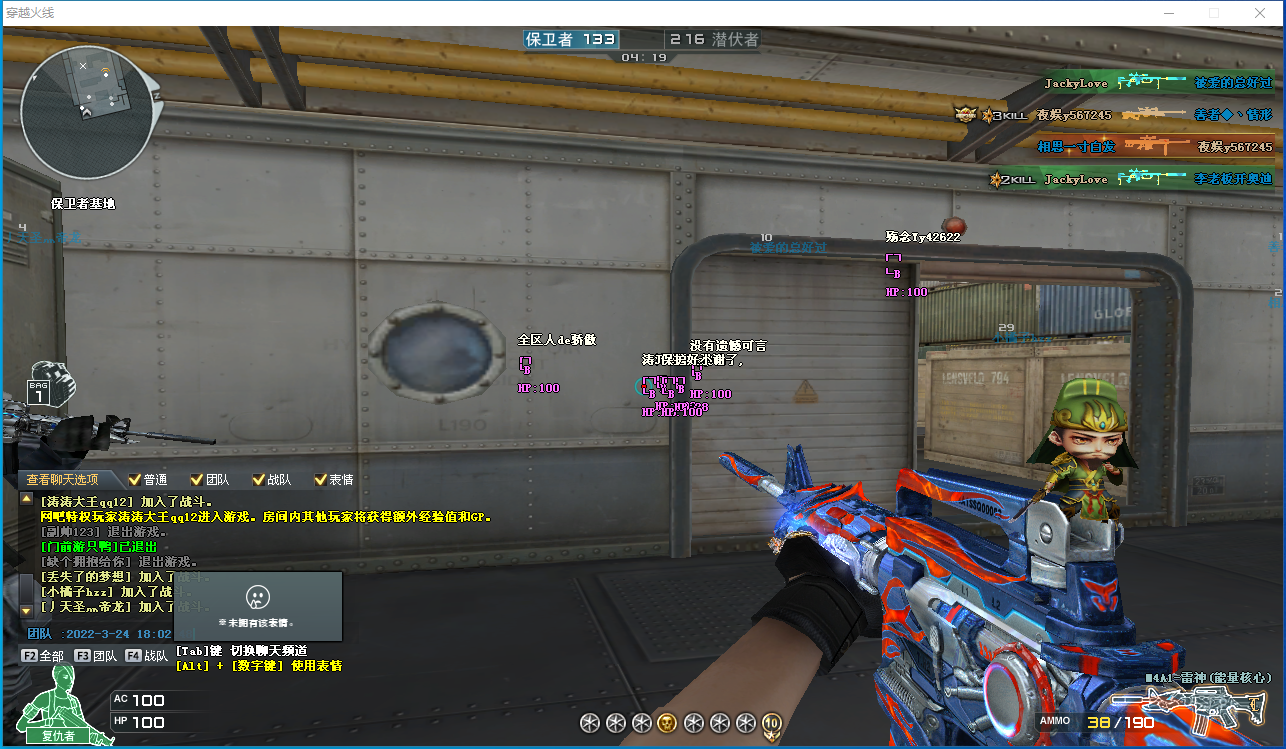This screenshot has width=1286, height=749.
Task: Switch chat channel to 战队
Action: pyautogui.click(x=147, y=656)
